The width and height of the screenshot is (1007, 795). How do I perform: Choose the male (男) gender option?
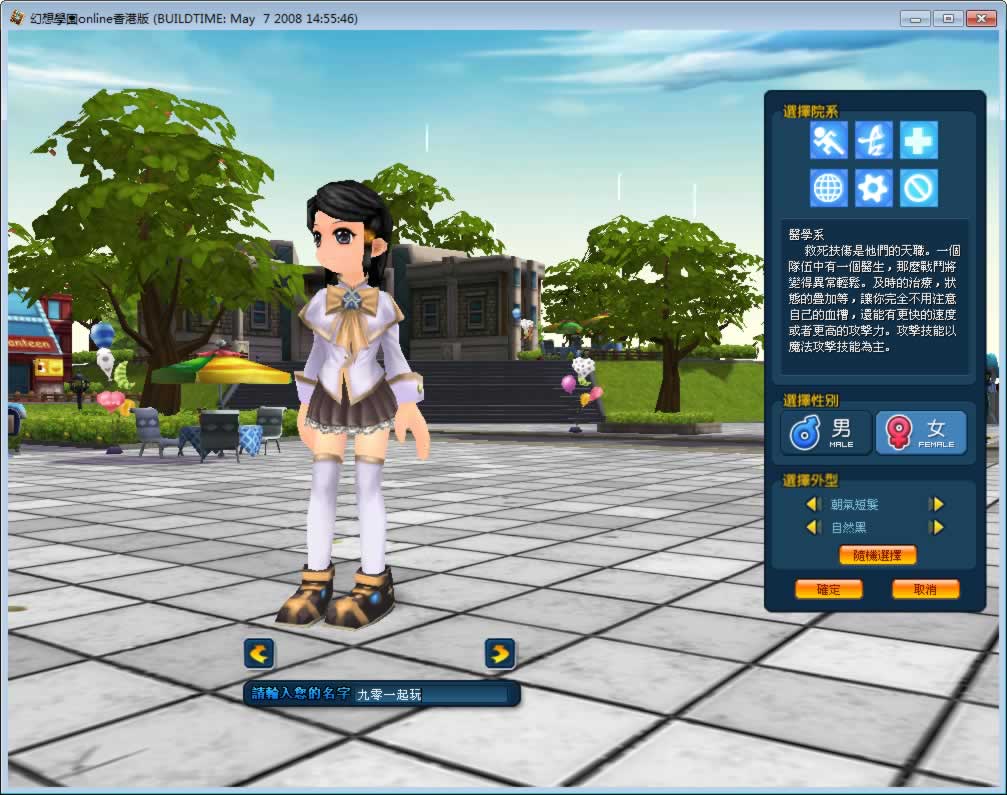[826, 433]
